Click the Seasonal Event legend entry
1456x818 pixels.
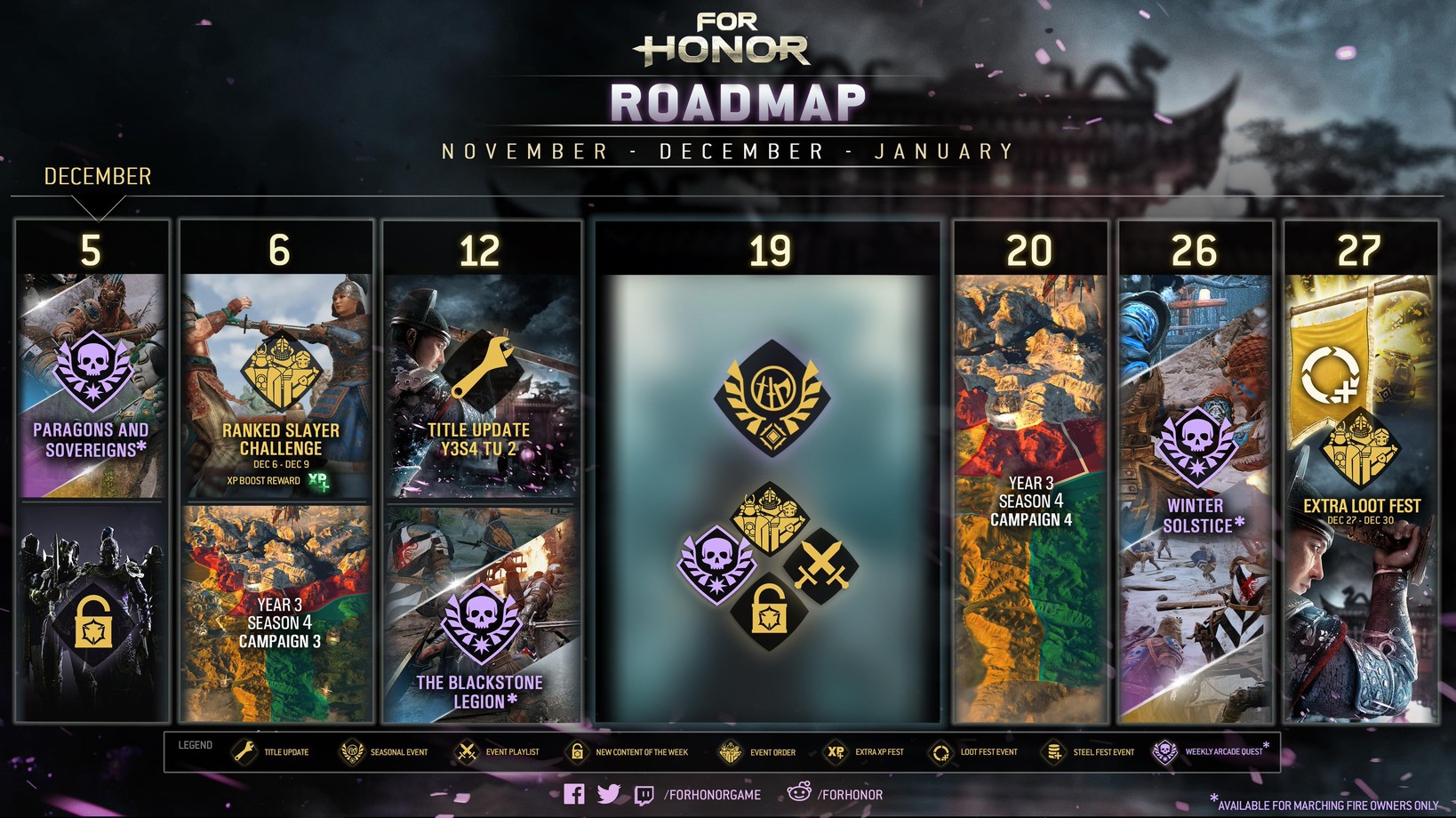coord(384,752)
